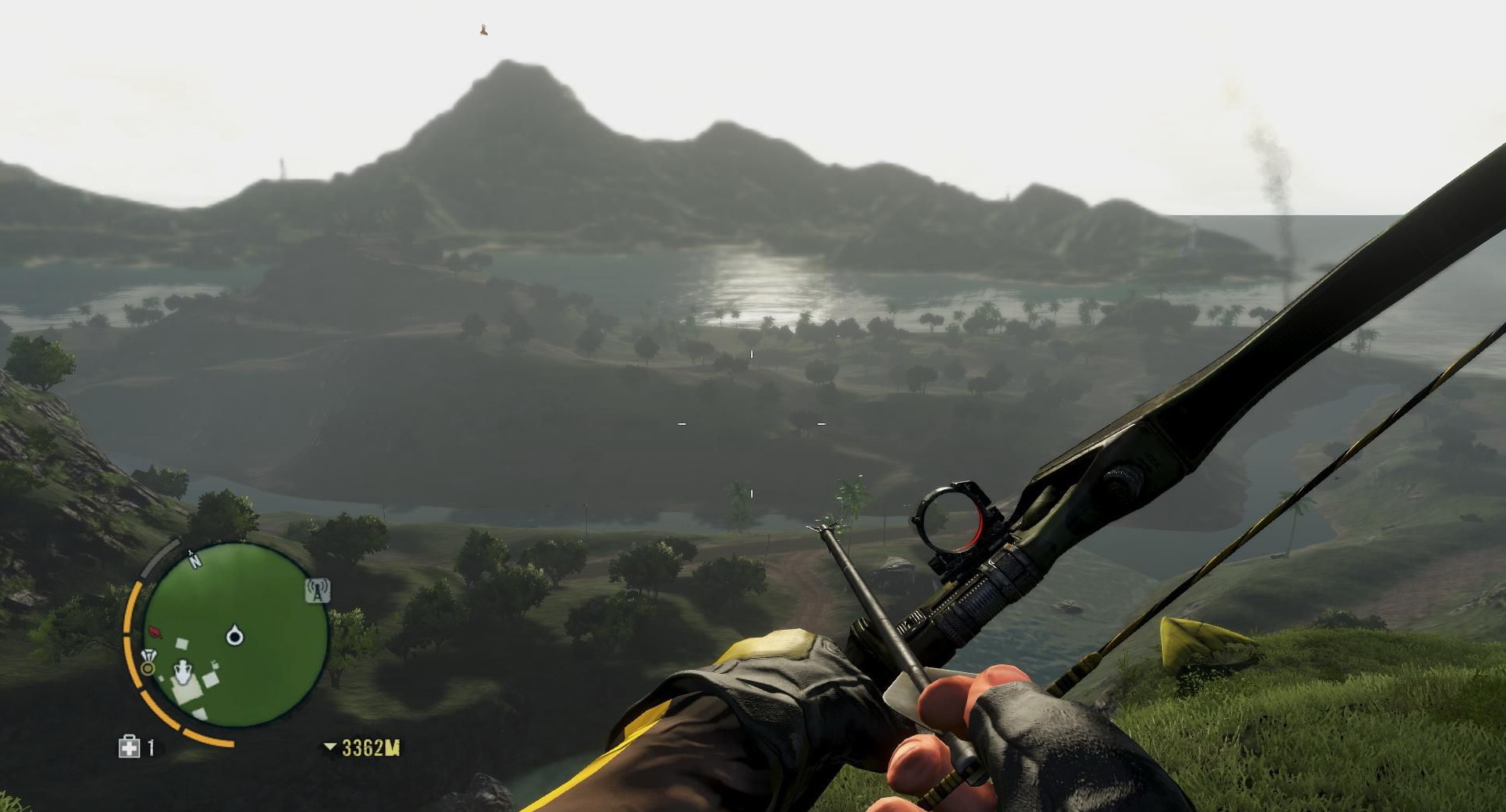Click the medkit icon
The height and width of the screenshot is (812, 1506).
click(x=129, y=747)
